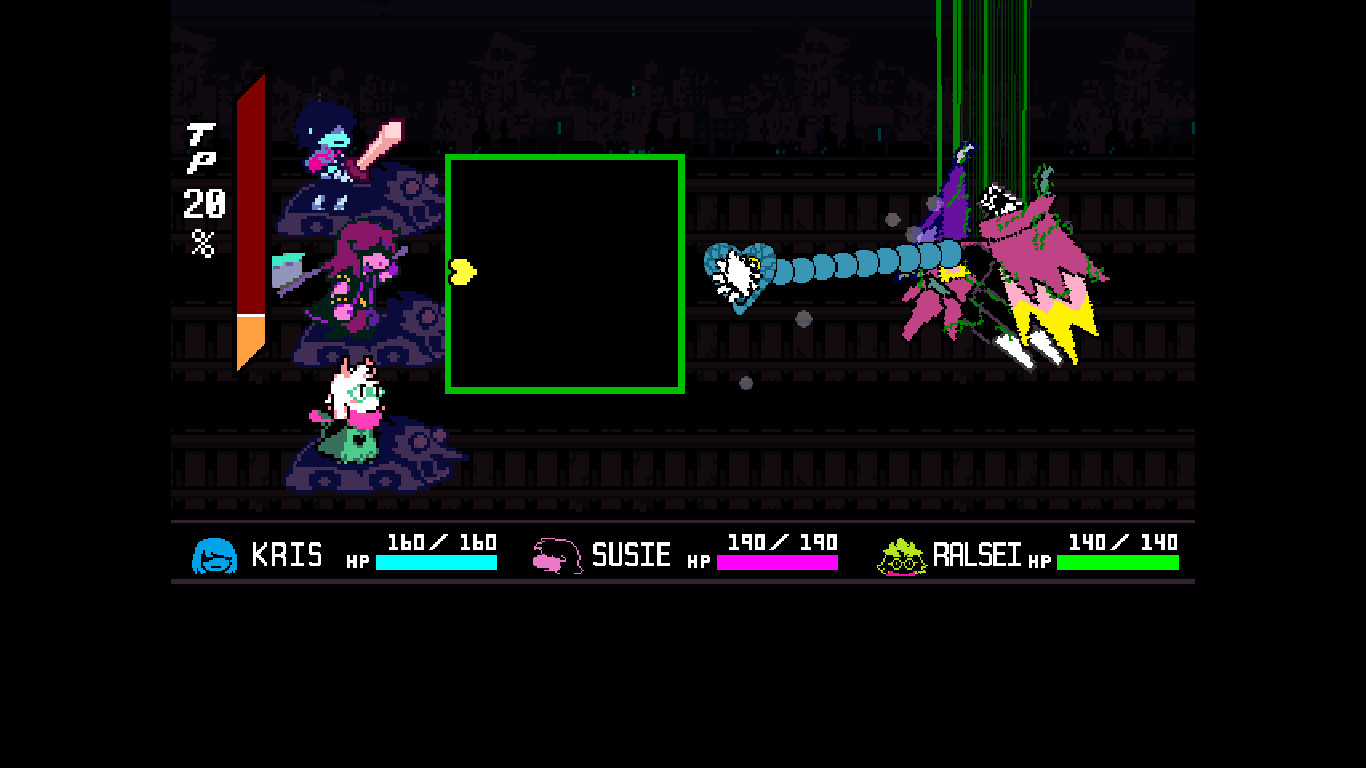Click Susie's magenta HP bar to toggle display

coord(778,563)
